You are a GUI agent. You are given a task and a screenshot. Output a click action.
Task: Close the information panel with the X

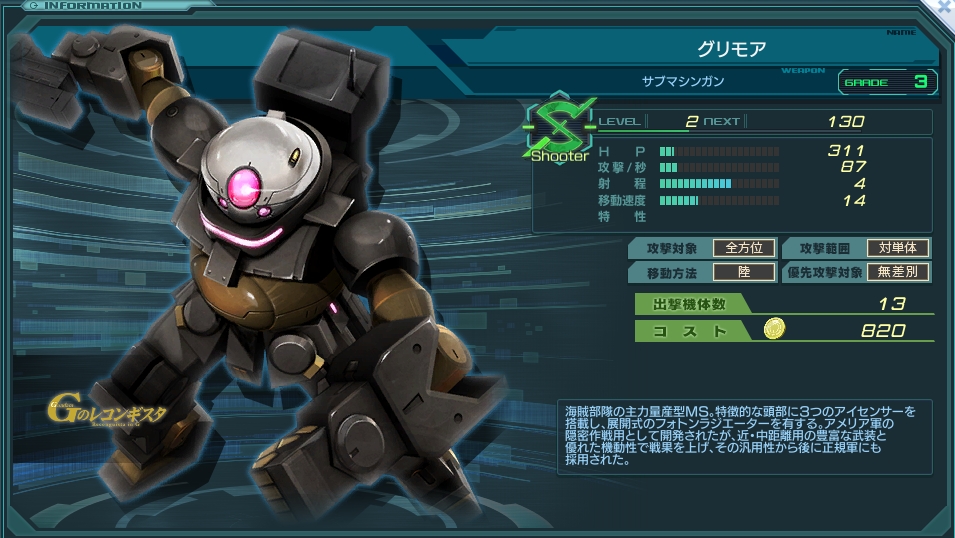click(x=945, y=6)
